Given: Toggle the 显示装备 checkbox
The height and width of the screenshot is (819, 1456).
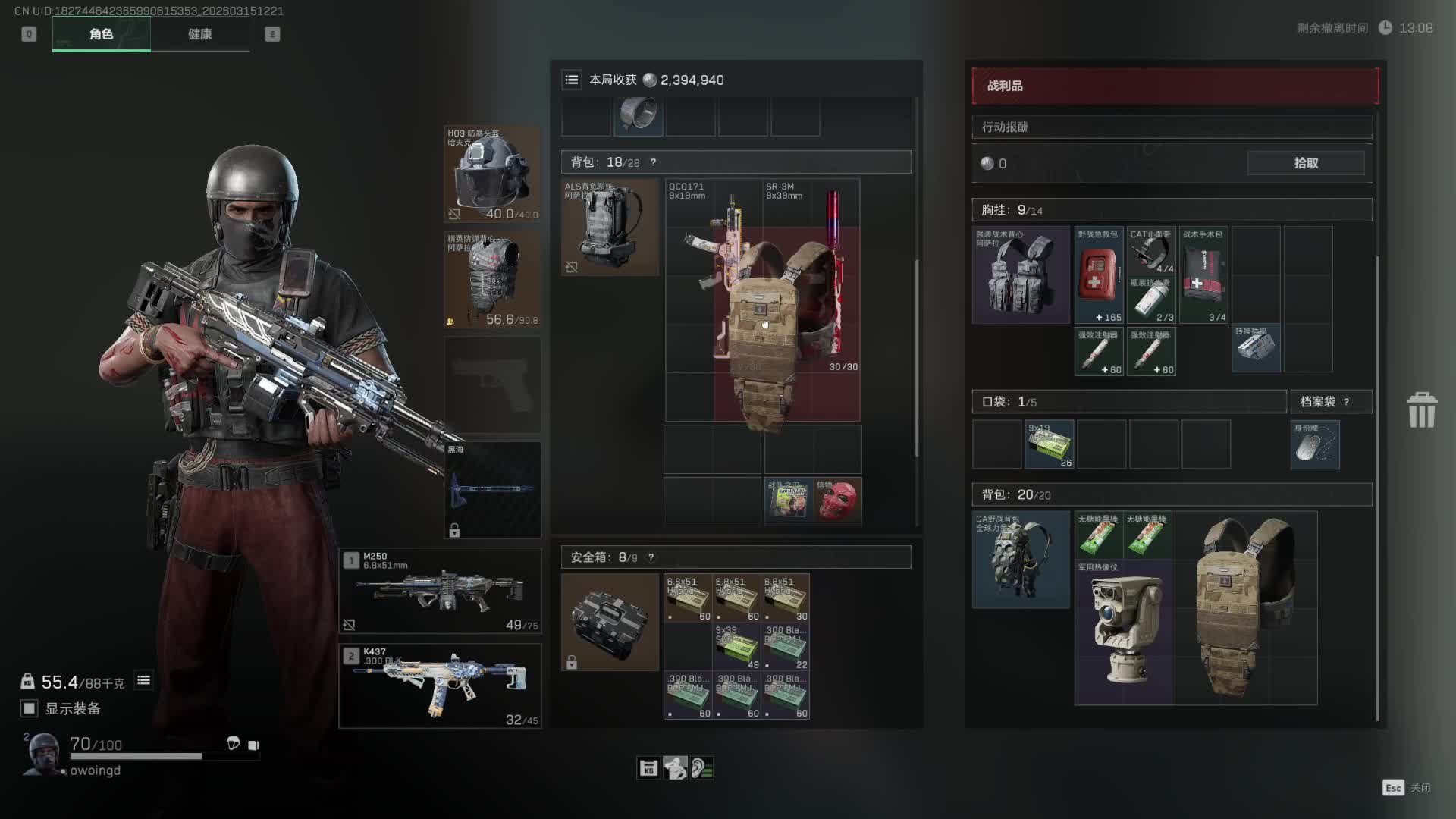Looking at the screenshot, I should (x=30, y=708).
